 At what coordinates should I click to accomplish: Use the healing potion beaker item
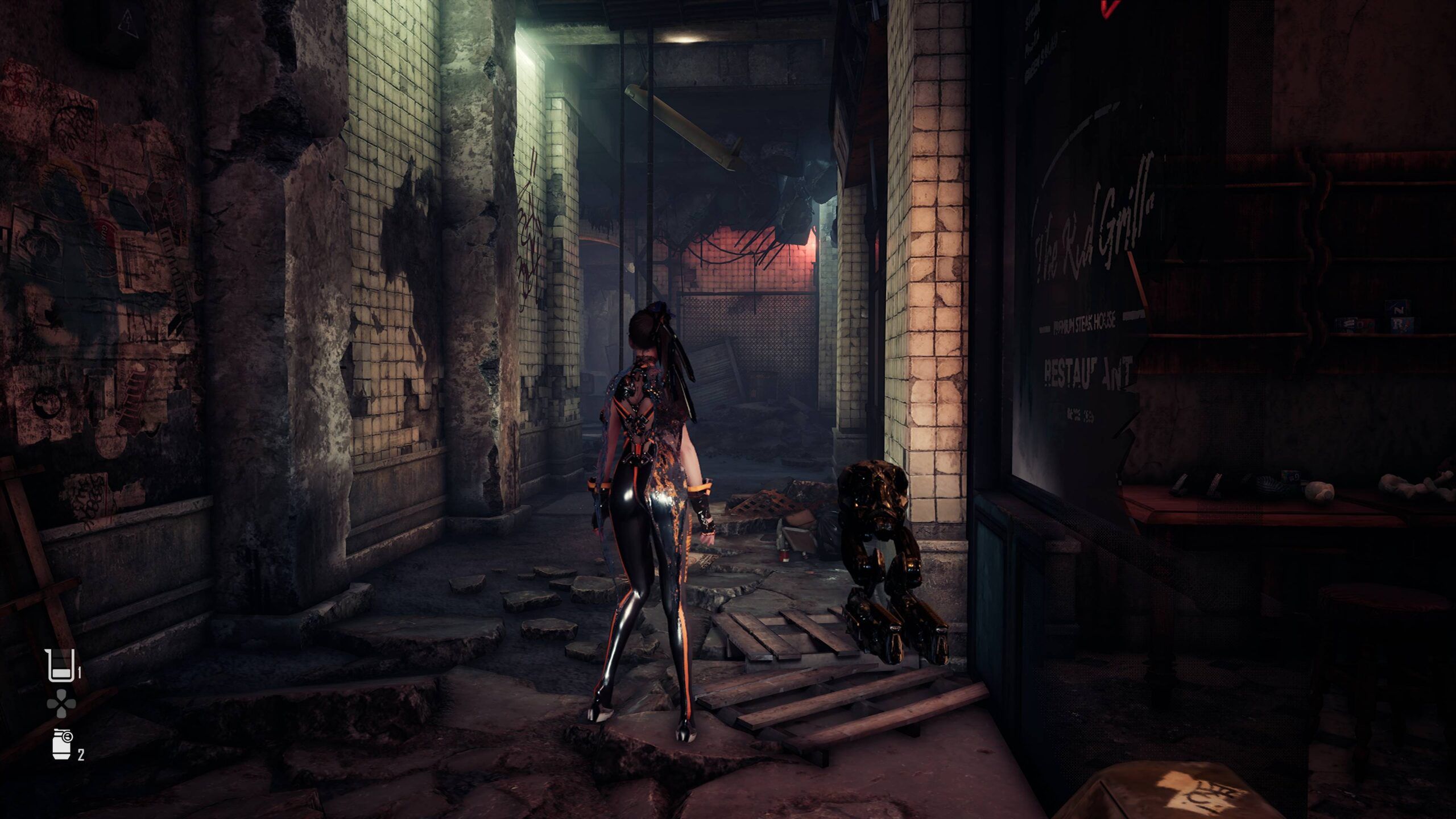coord(59,665)
